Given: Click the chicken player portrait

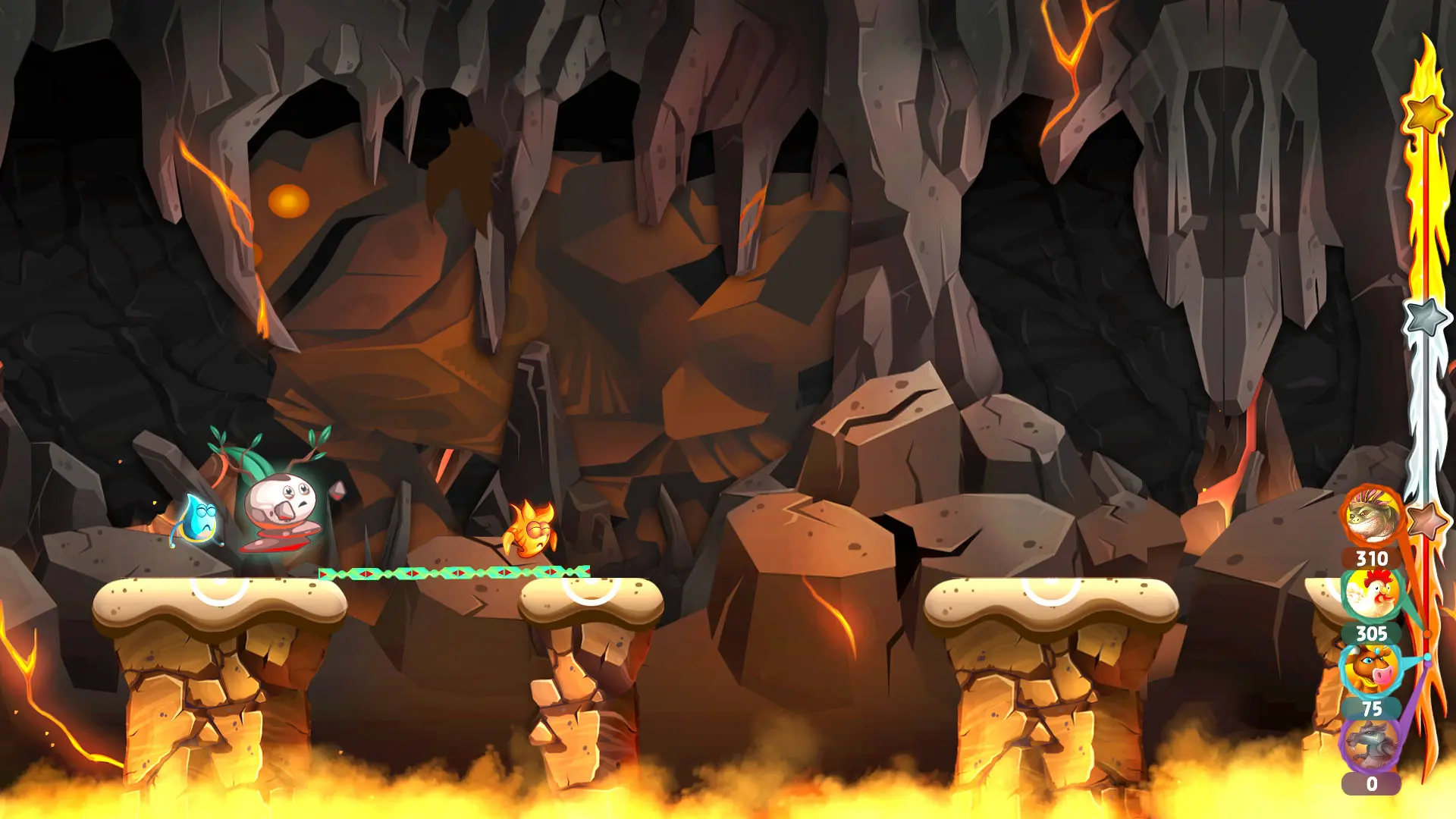Looking at the screenshot, I should (x=1371, y=594).
